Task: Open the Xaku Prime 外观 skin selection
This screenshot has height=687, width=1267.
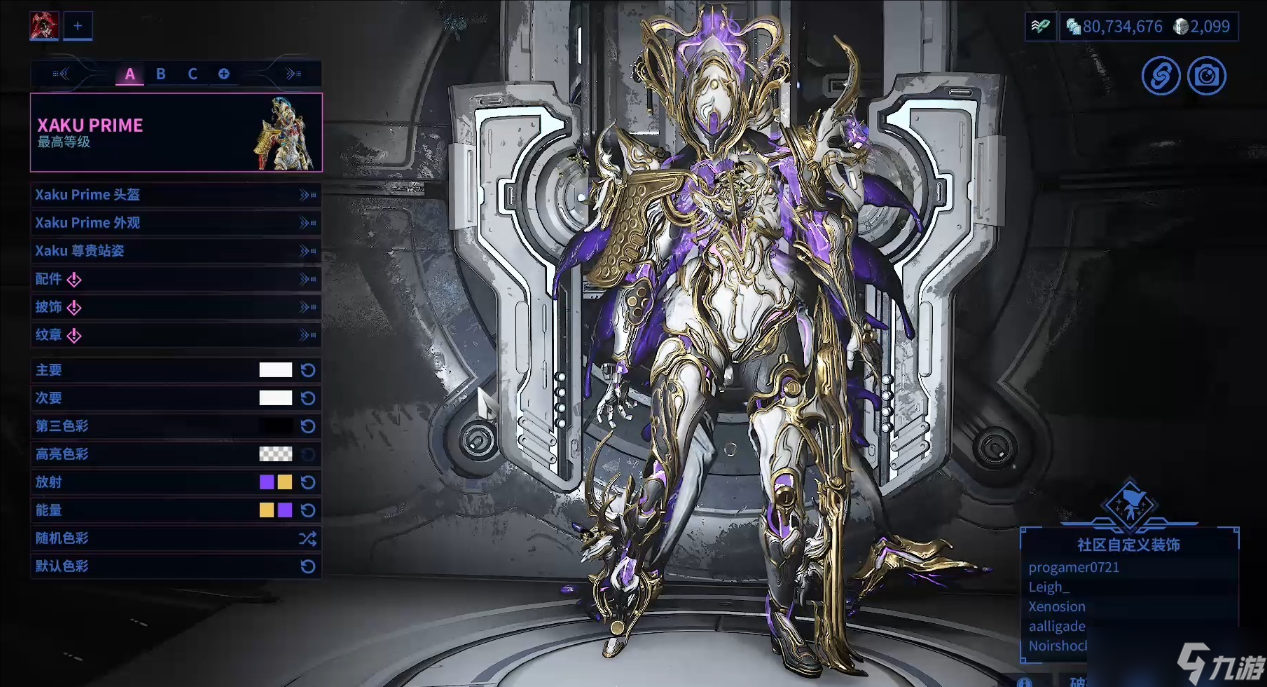Action: [175, 223]
